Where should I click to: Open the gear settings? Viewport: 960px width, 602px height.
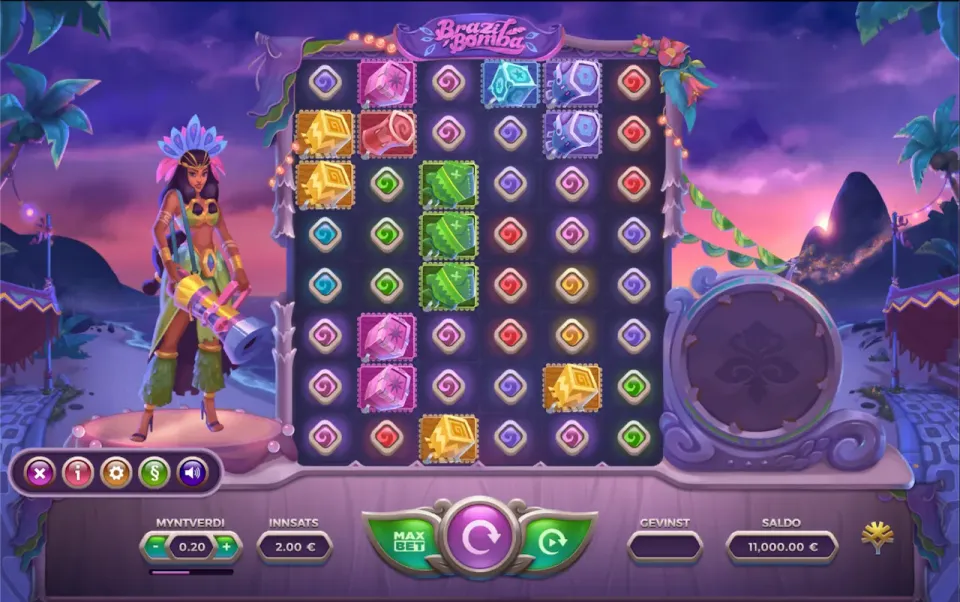(x=116, y=472)
